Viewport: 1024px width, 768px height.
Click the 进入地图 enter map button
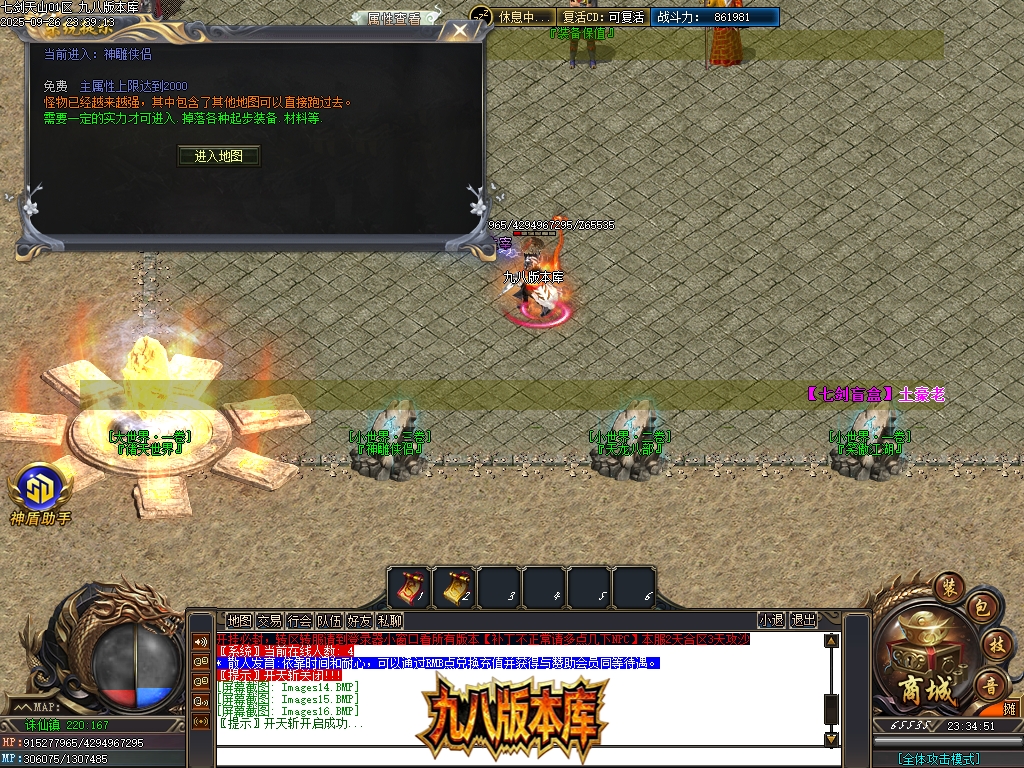tap(219, 156)
